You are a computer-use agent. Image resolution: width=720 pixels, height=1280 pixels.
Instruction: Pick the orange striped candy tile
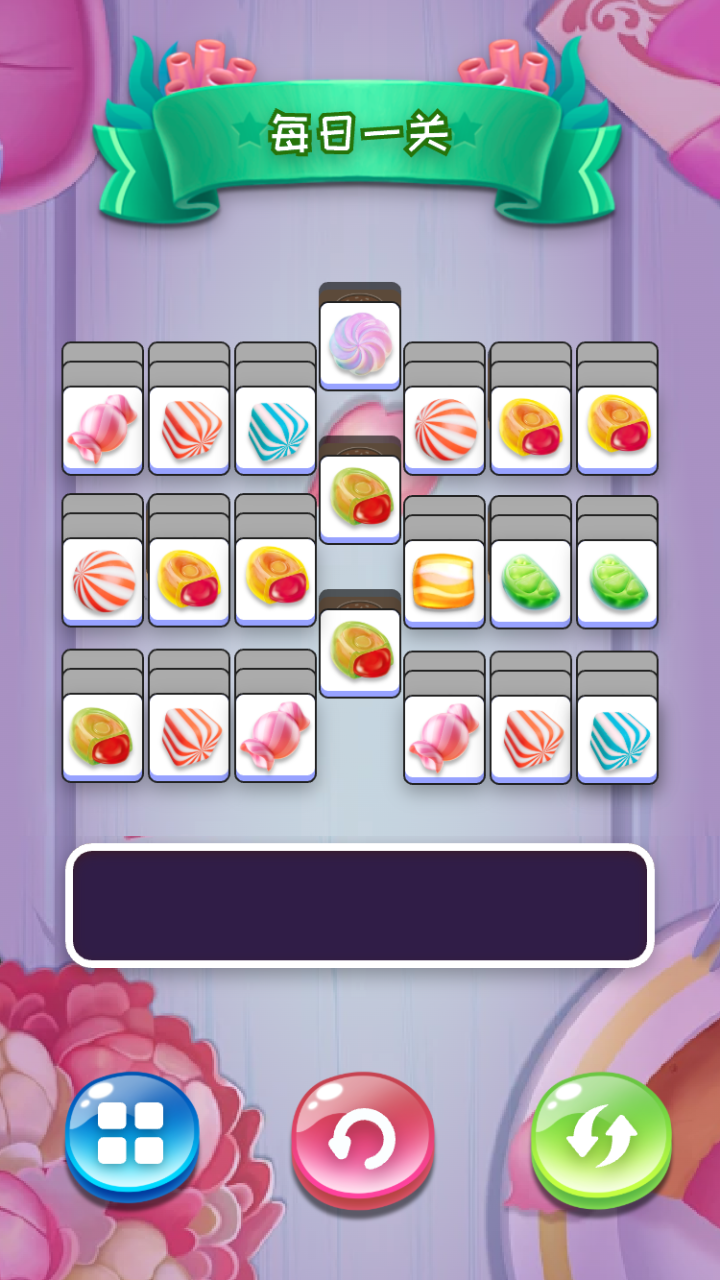tap(445, 582)
